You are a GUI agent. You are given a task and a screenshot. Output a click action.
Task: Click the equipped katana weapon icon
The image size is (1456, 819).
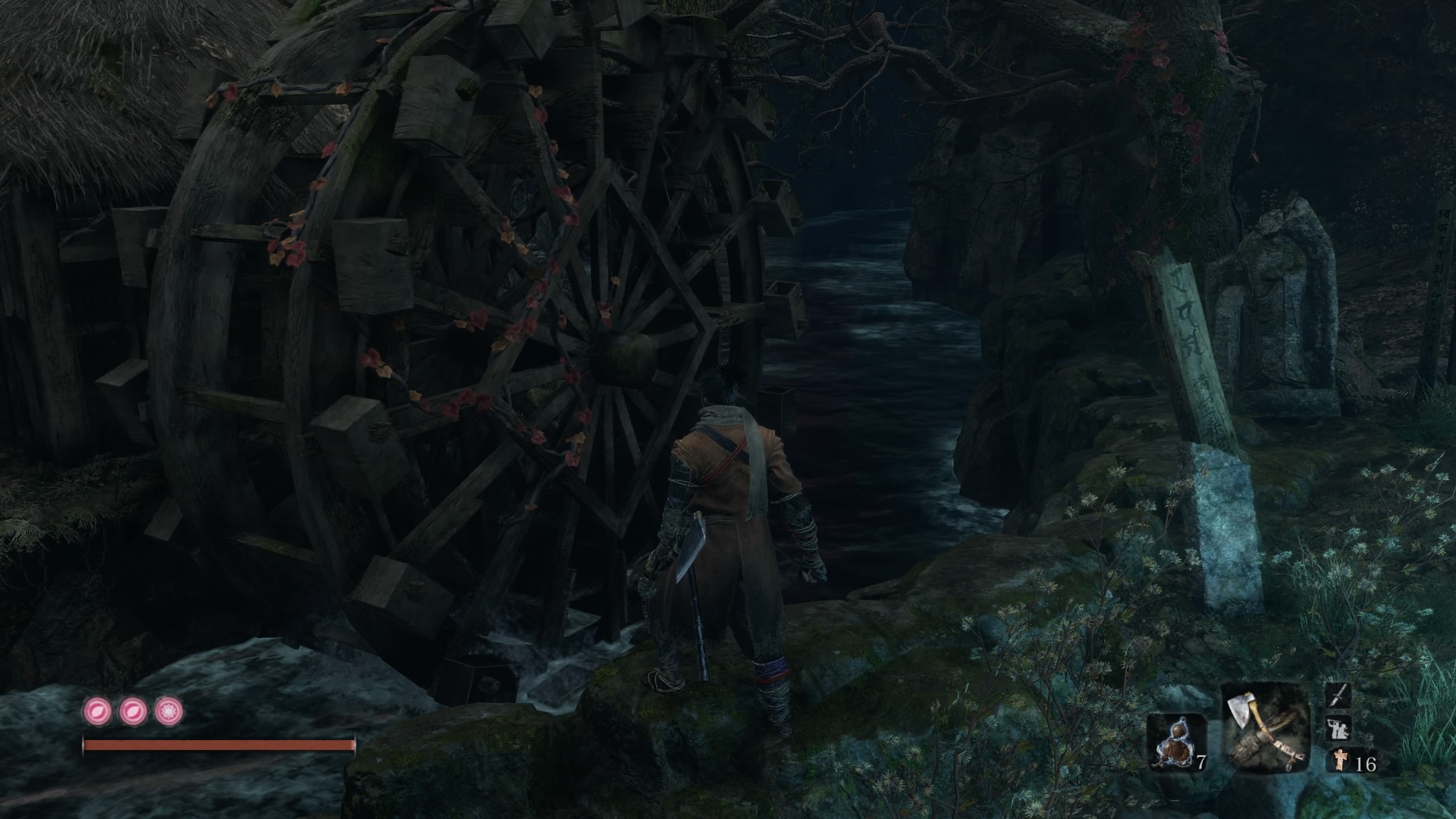click(x=1337, y=696)
